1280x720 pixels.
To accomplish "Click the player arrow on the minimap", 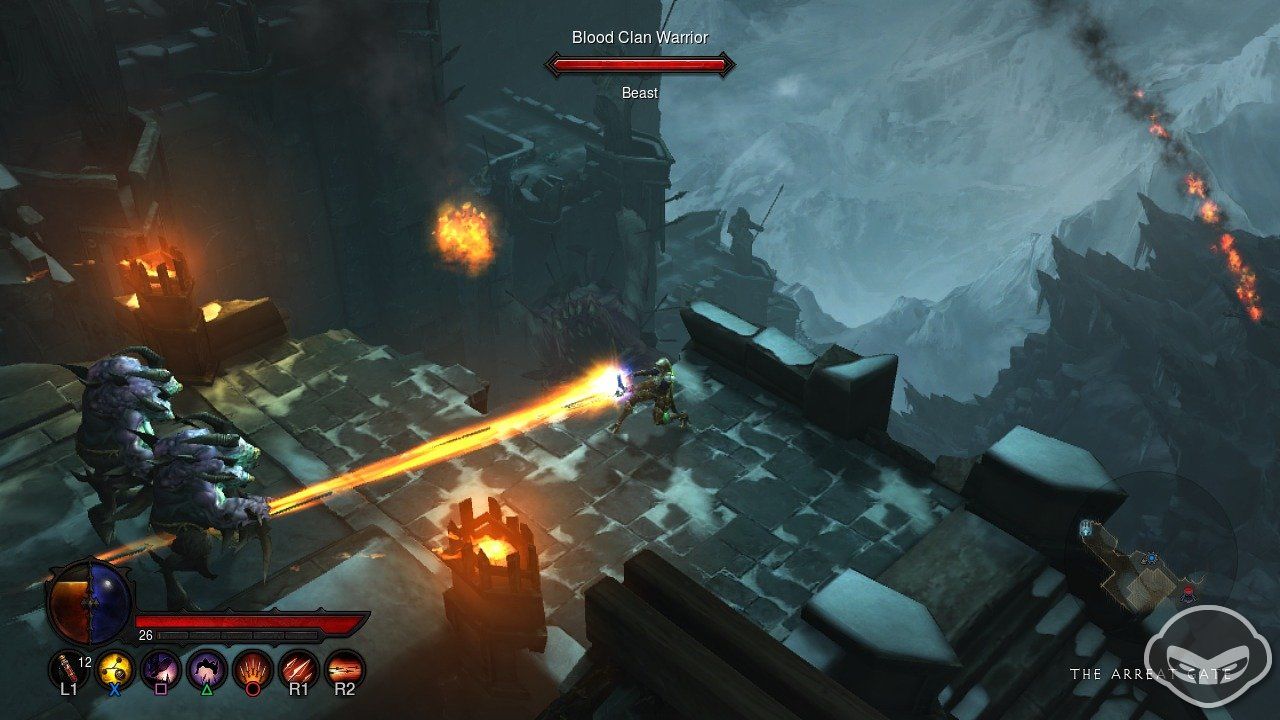I will (1087, 530).
